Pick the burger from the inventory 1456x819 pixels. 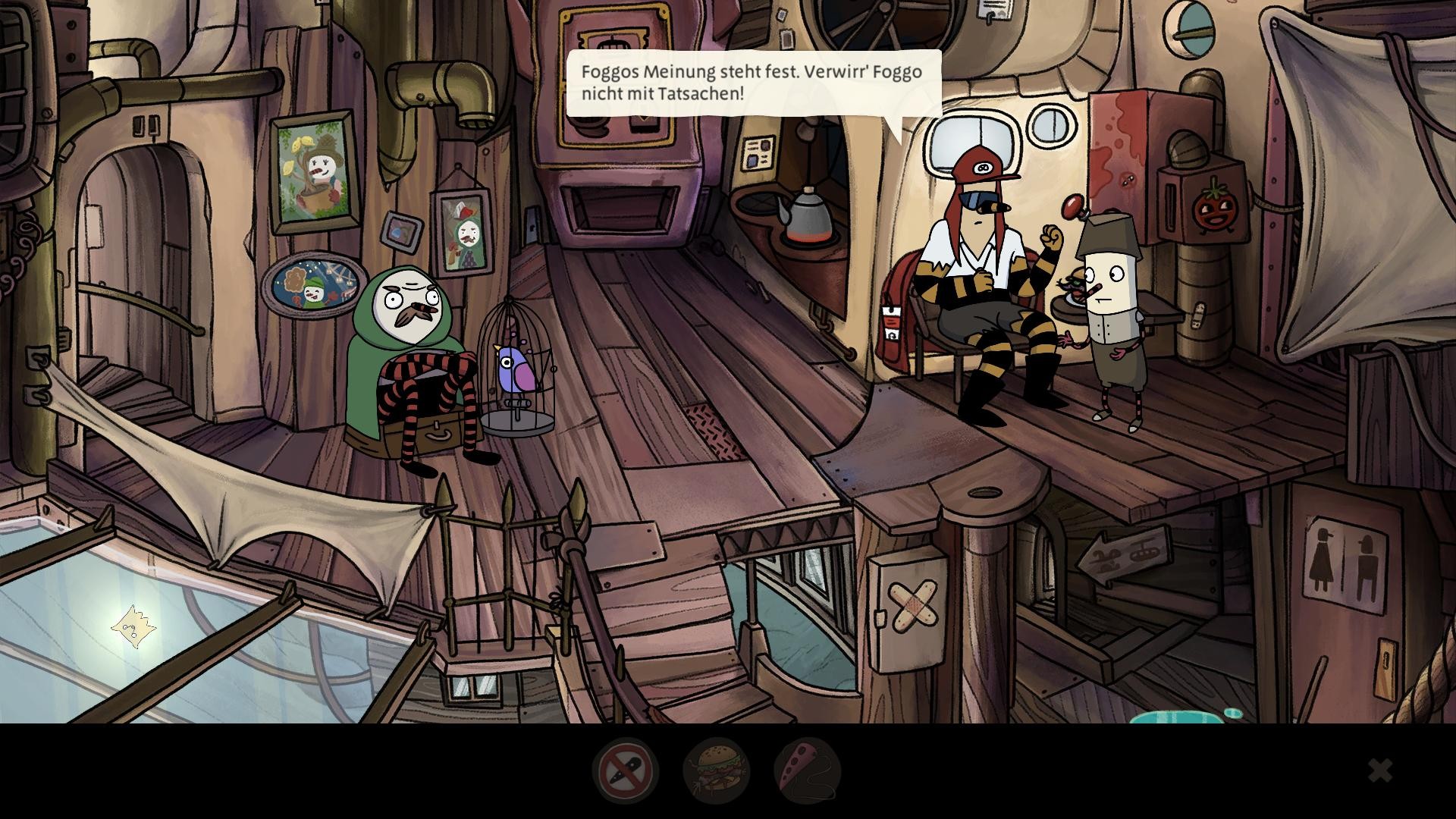pyautogui.click(x=716, y=770)
